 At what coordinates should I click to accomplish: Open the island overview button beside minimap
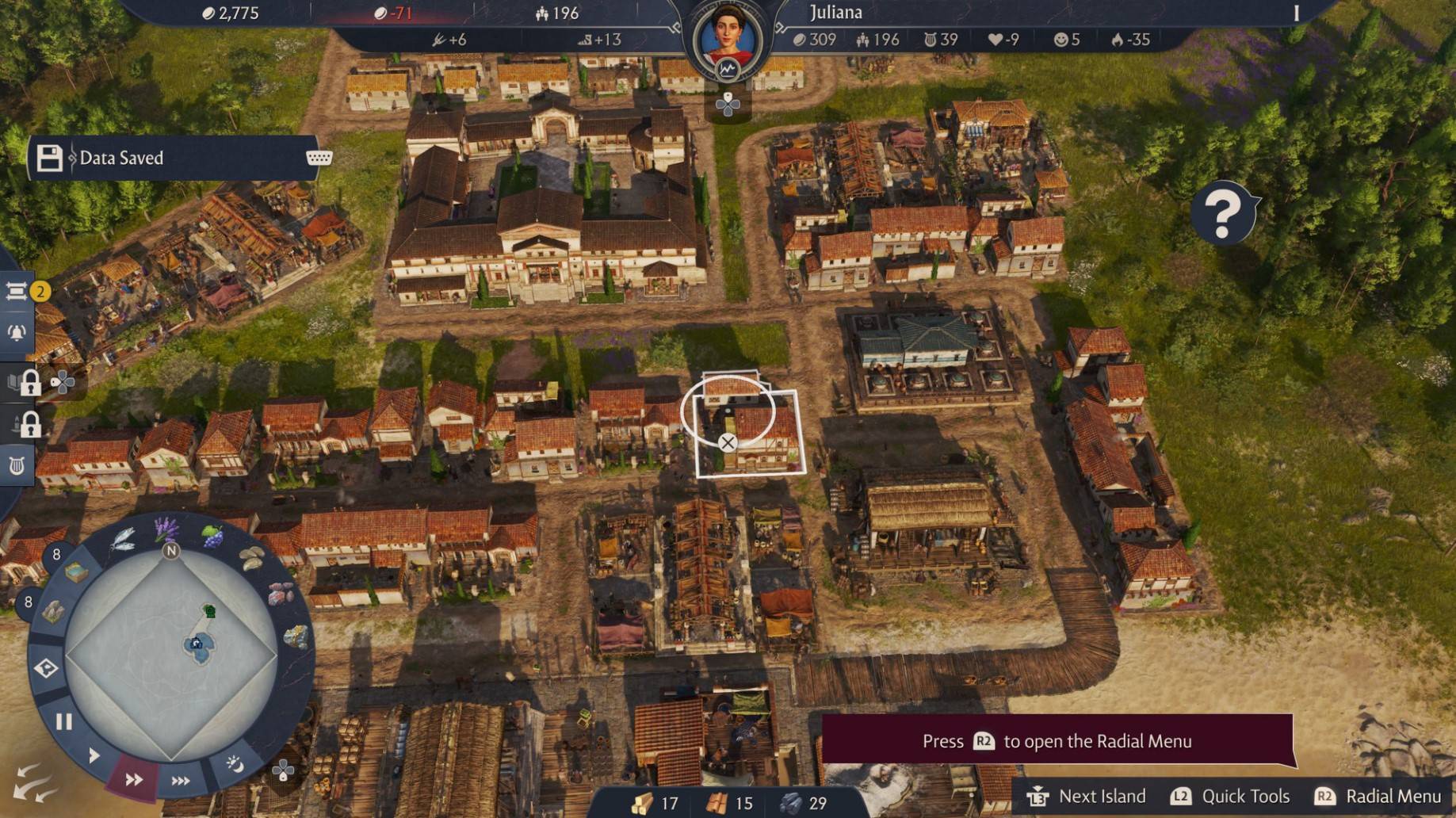tap(46, 668)
